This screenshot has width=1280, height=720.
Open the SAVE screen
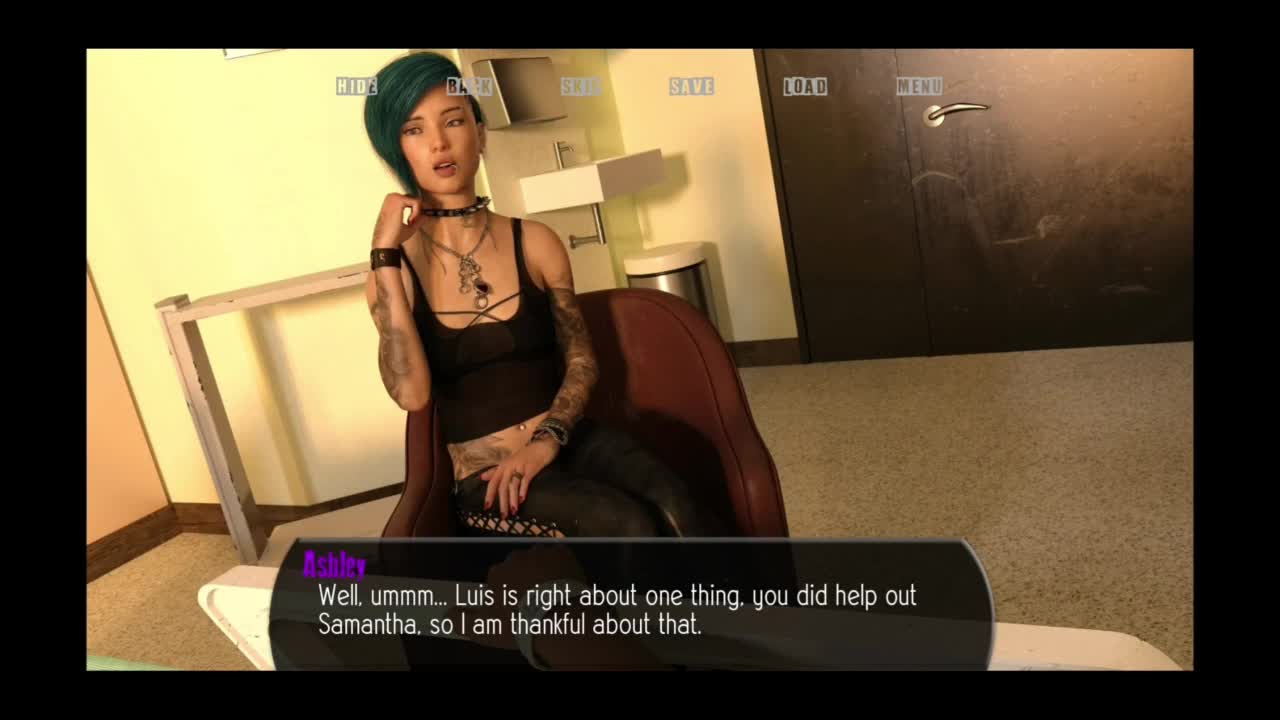[x=691, y=86]
